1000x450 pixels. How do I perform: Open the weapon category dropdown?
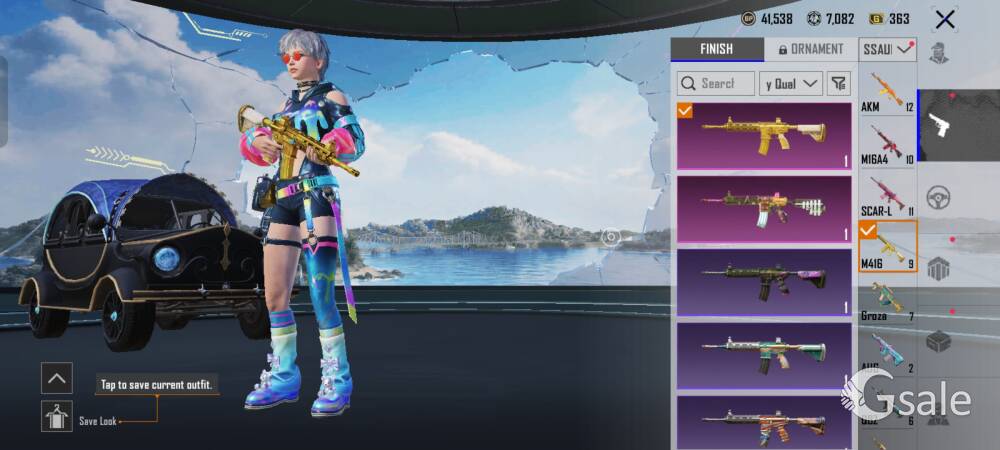point(888,49)
